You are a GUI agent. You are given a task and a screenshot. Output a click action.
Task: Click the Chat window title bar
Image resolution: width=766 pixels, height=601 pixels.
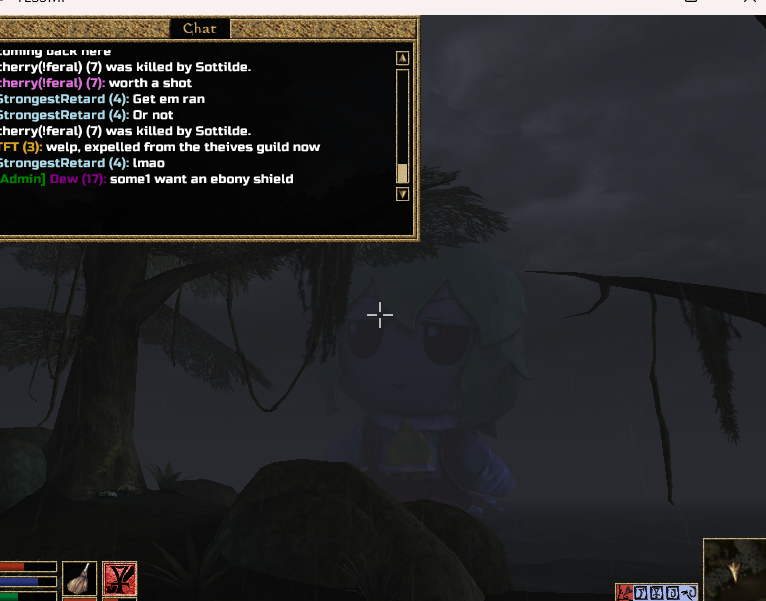click(x=199, y=29)
